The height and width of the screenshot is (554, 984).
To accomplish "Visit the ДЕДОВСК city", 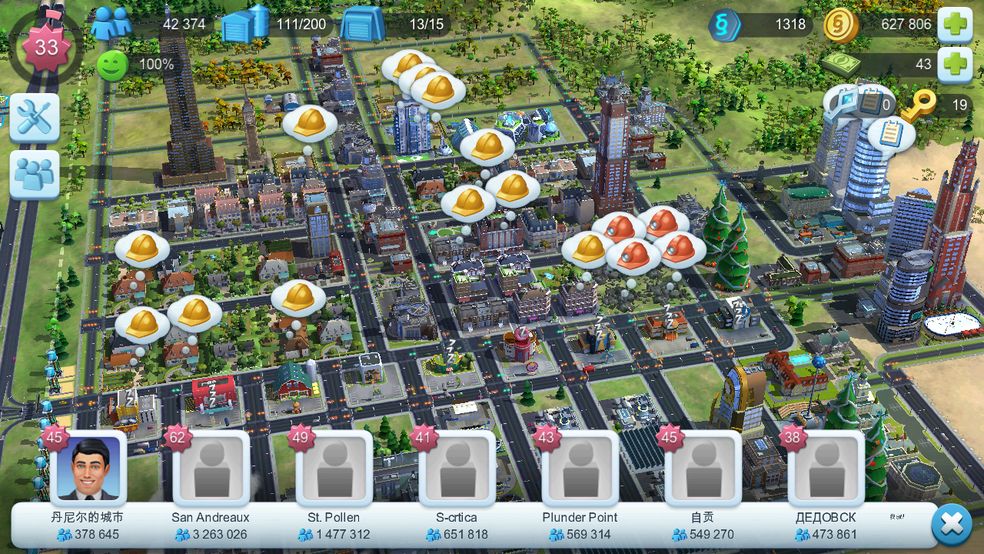I will click(x=826, y=469).
